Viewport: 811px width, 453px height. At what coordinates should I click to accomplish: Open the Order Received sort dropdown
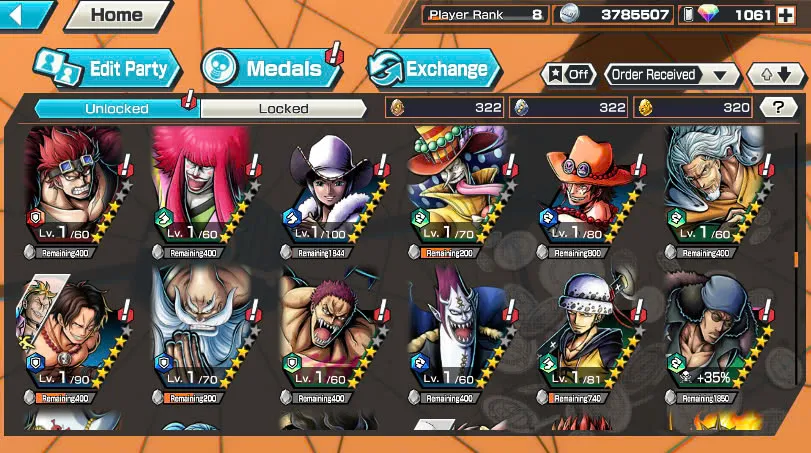coord(671,75)
